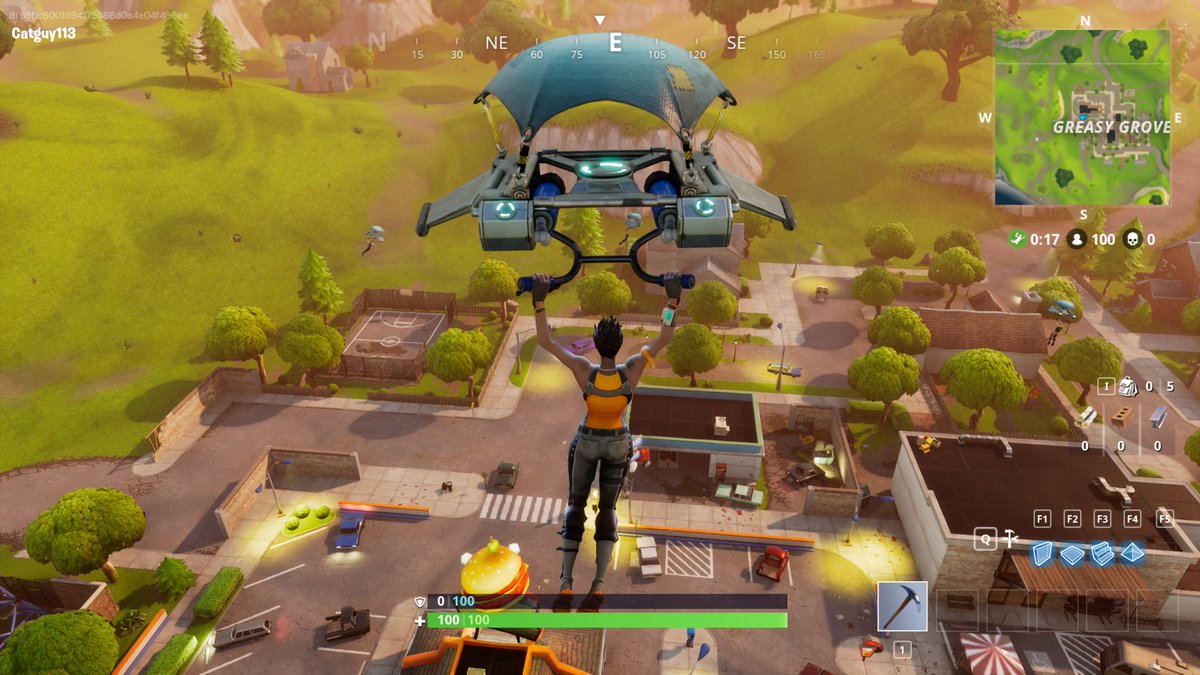Select the wood material icon
Screen dimensions: 1200x675
[1087, 417]
